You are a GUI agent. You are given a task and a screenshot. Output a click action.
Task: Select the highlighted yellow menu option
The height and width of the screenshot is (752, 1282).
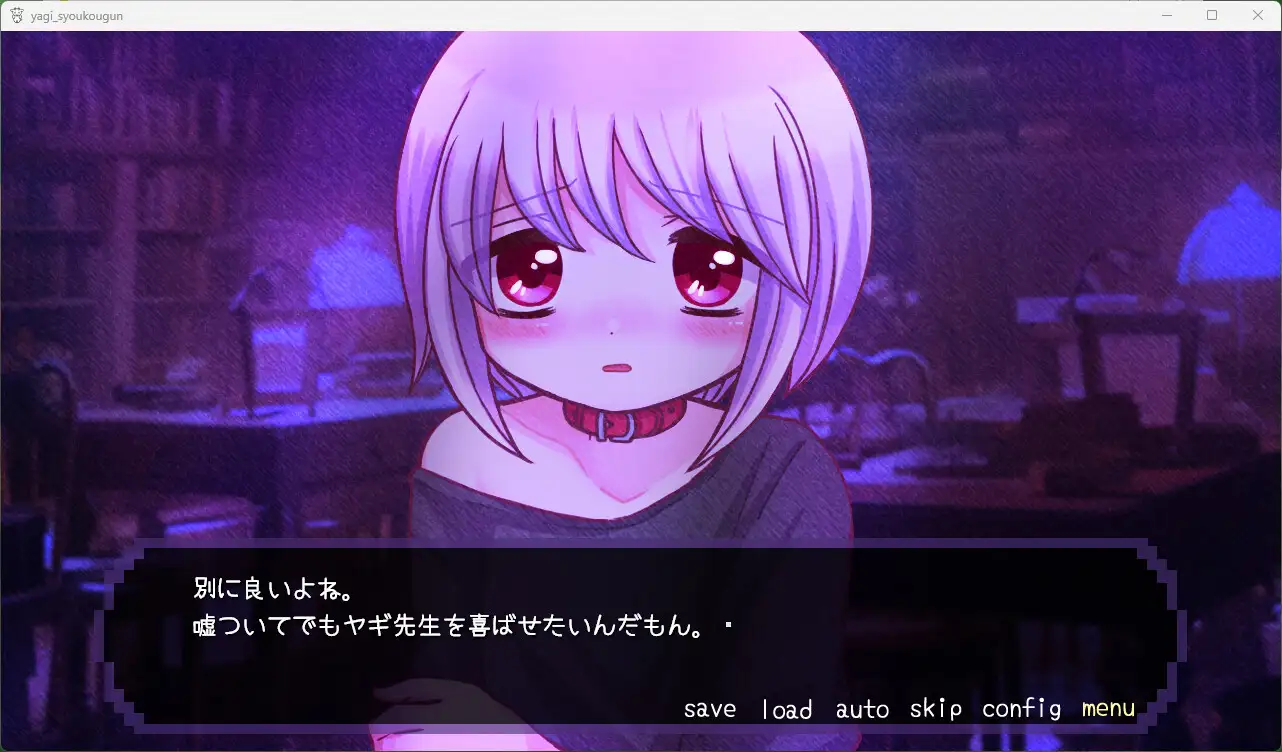coord(1107,708)
